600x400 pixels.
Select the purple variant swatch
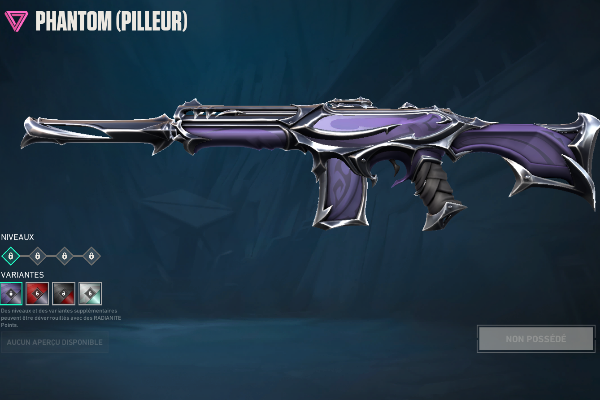pos(12,293)
